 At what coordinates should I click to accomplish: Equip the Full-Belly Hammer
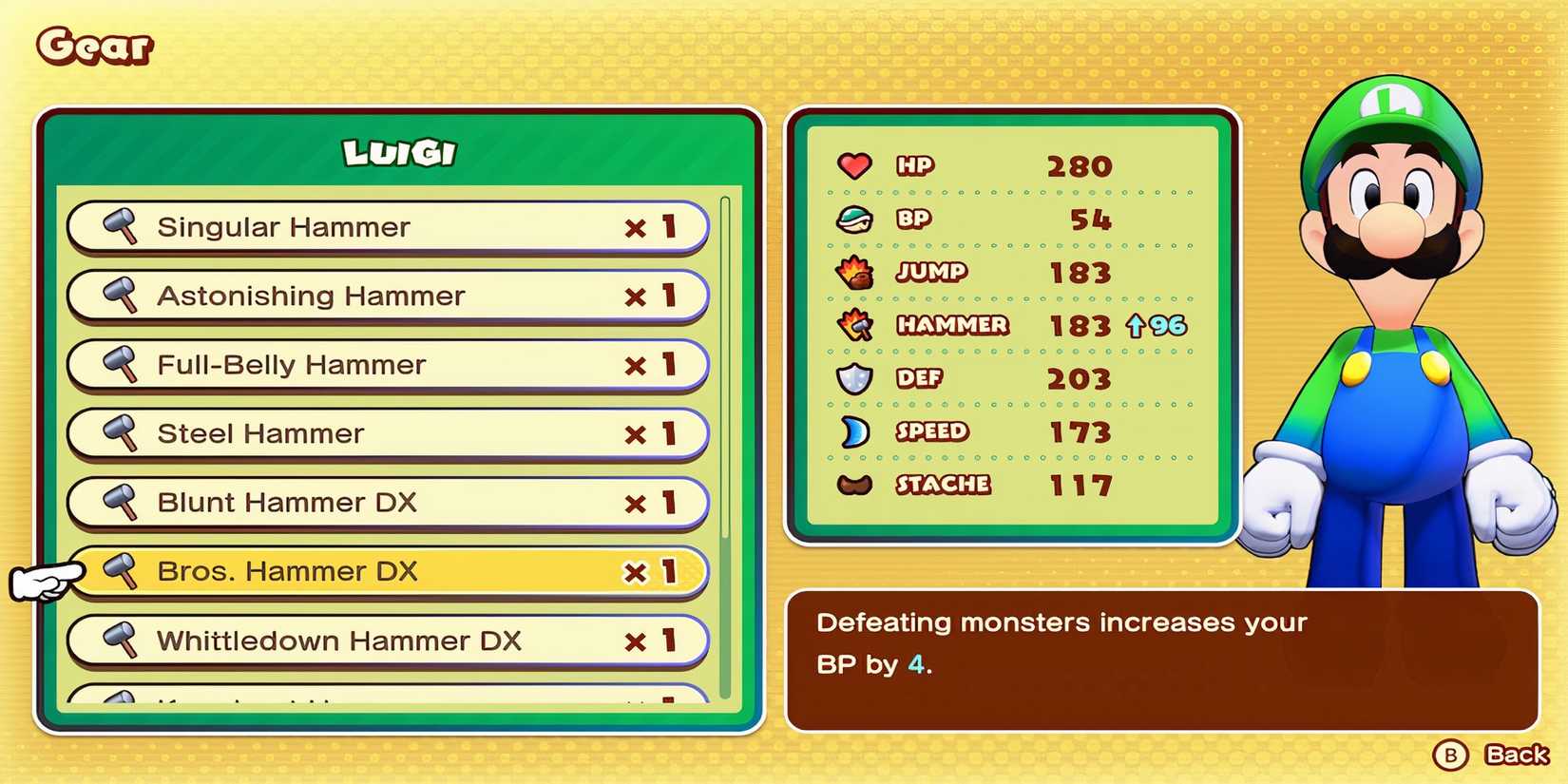pyautogui.click(x=380, y=365)
